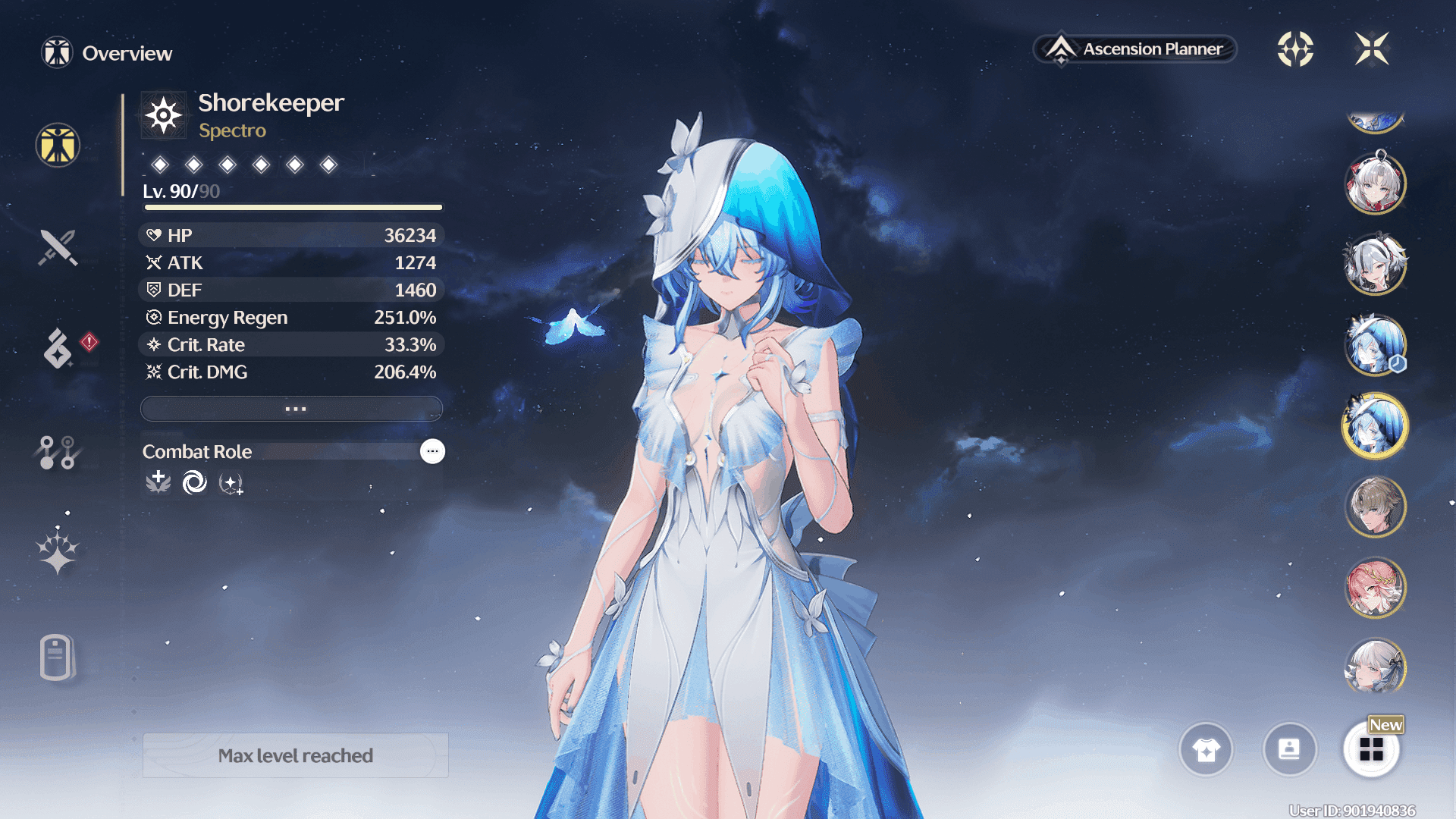Switch to the Resonance Chain star tab
This screenshot has width=1456, height=819.
[x=58, y=551]
